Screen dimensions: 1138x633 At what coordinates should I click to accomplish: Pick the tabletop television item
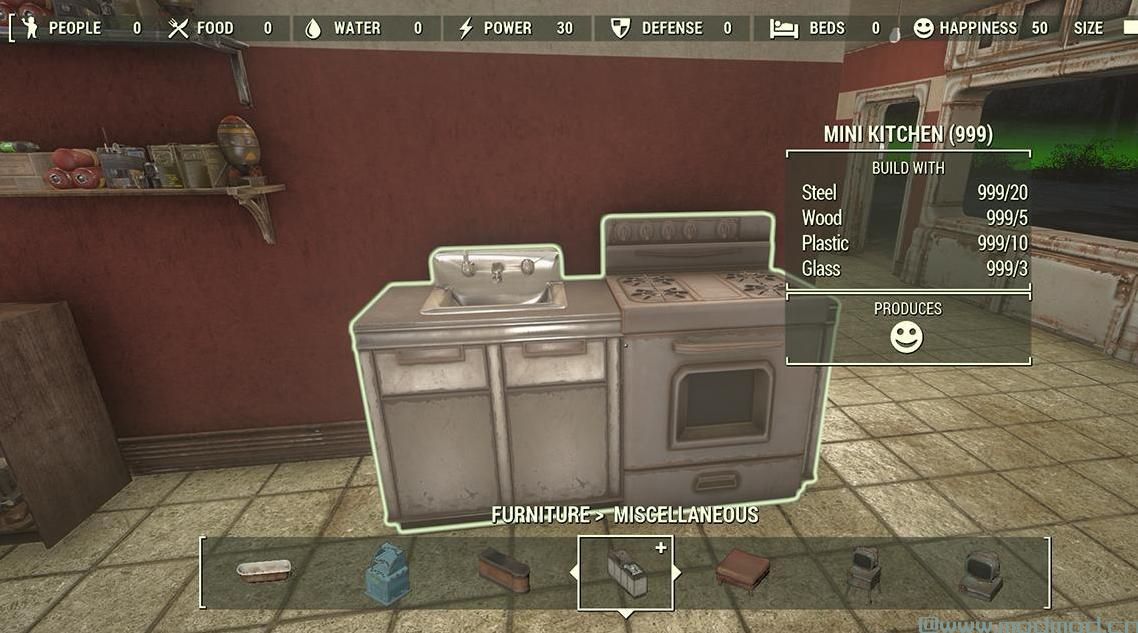(980, 575)
